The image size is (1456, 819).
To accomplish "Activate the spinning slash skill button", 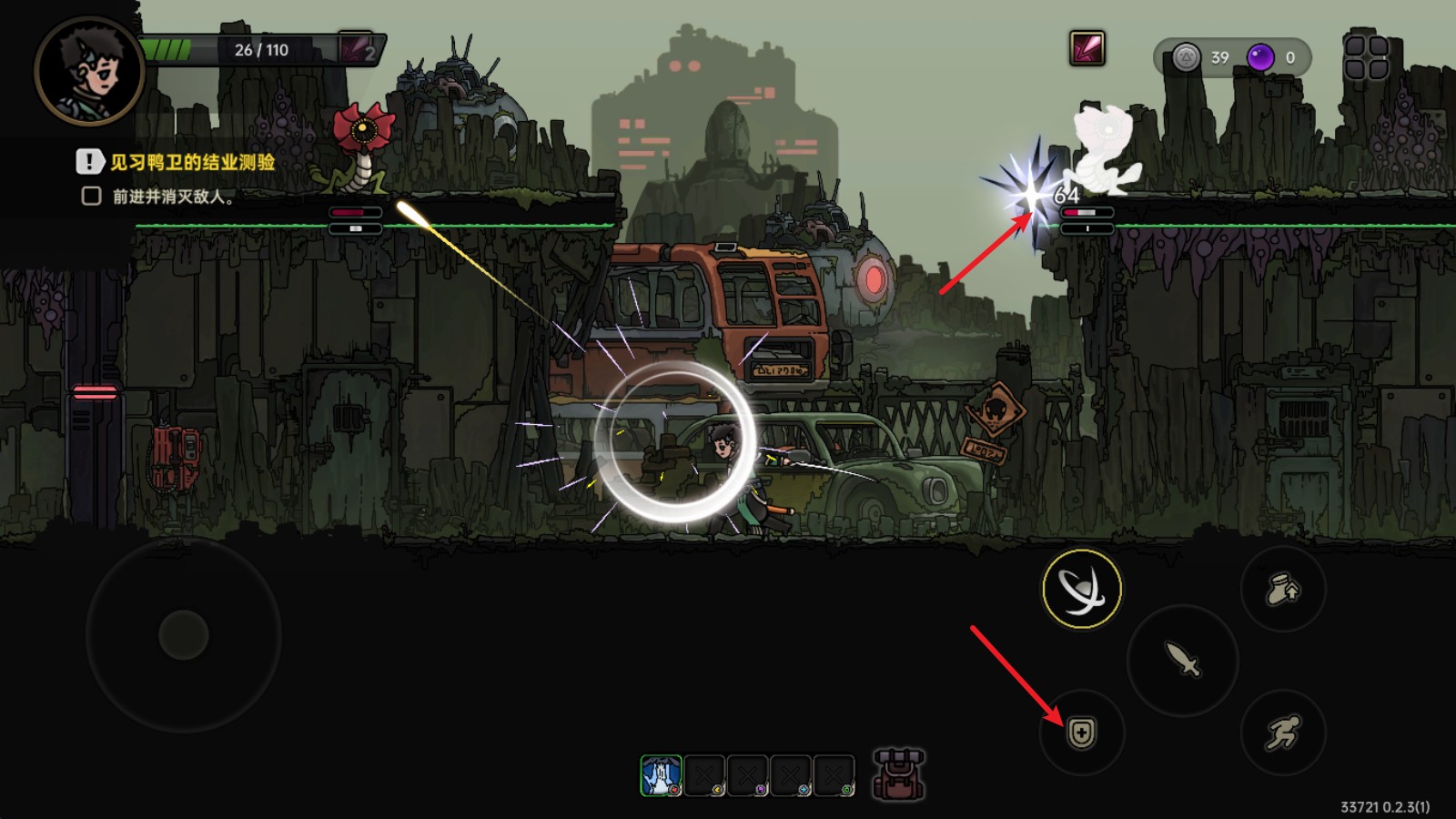I will pyautogui.click(x=1081, y=589).
